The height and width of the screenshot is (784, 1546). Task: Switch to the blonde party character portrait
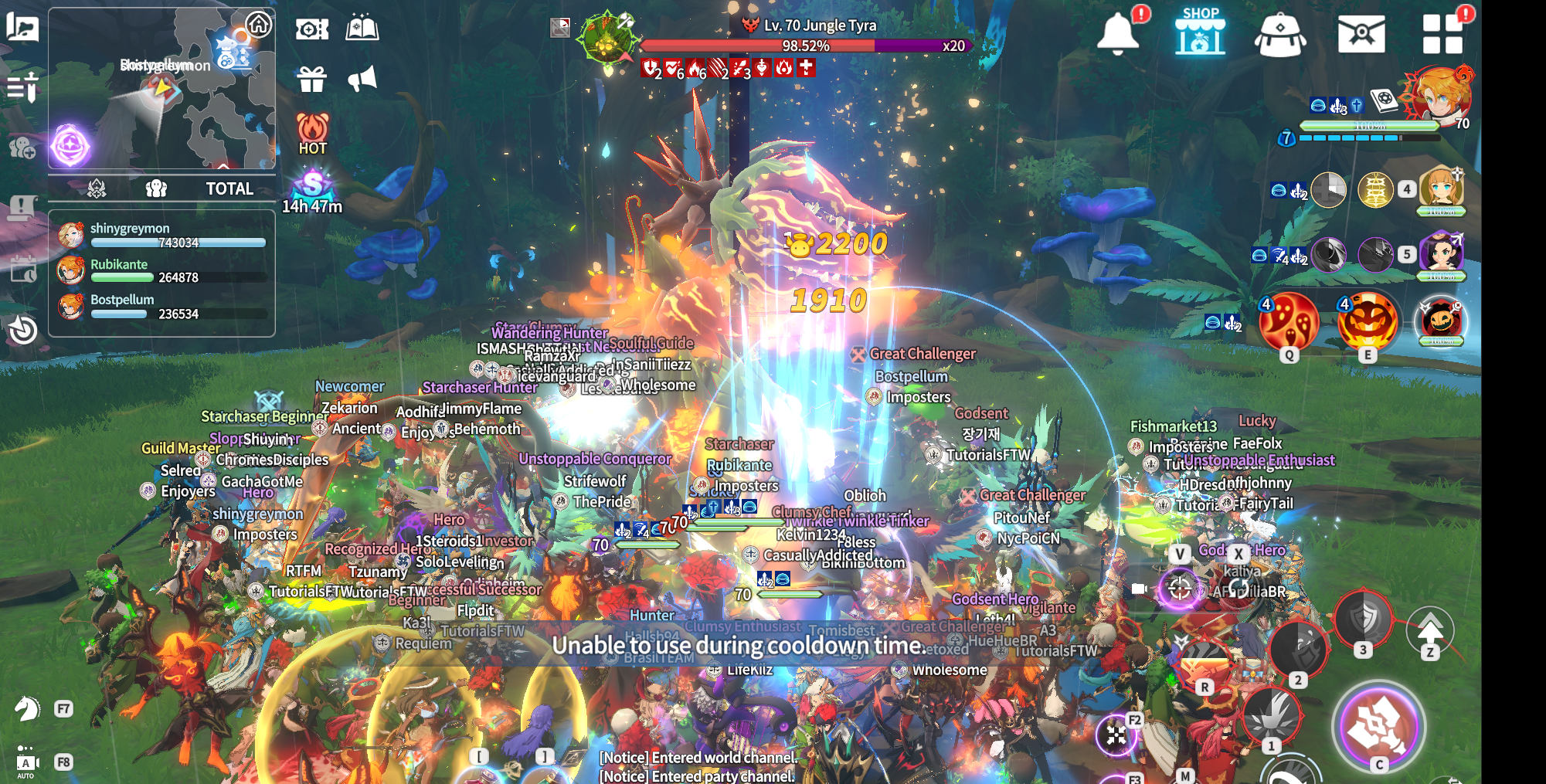pos(1440,188)
